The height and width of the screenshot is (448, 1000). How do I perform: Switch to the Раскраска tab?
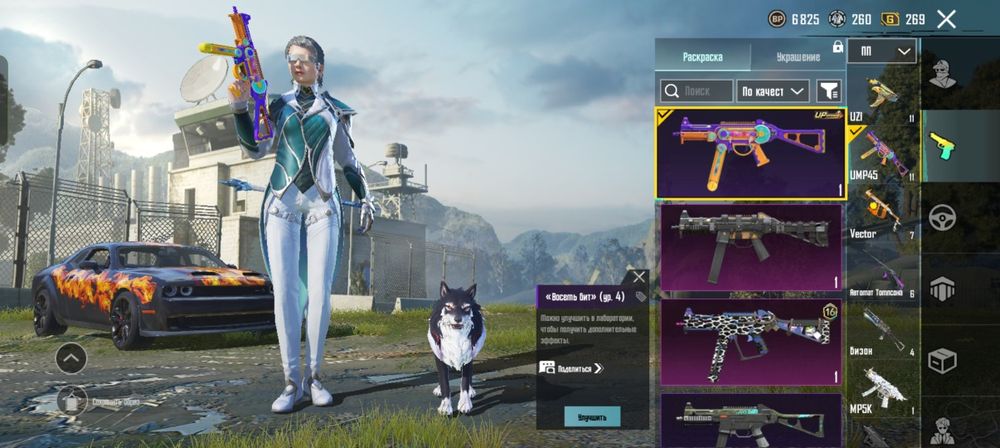tap(702, 57)
